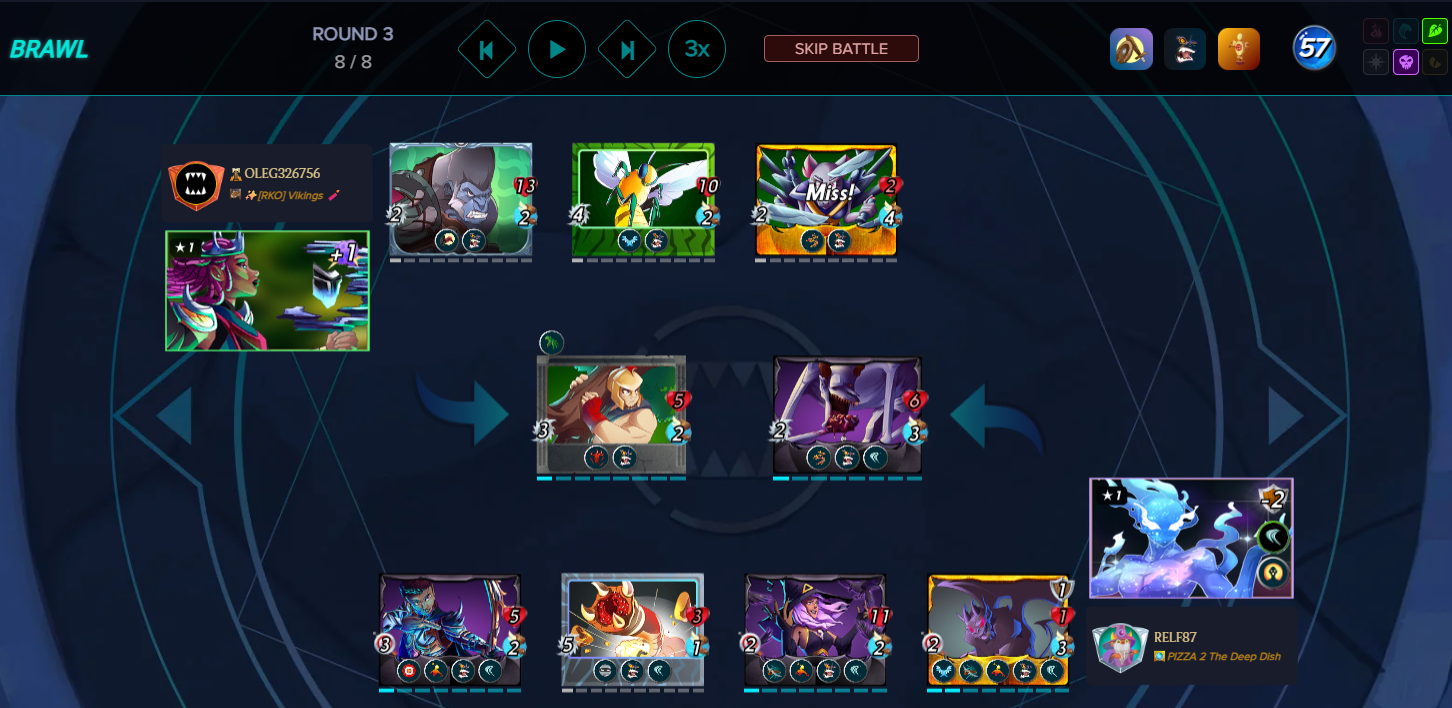Step back to the previous round
Screen dimensions: 1452x708
click(487, 49)
